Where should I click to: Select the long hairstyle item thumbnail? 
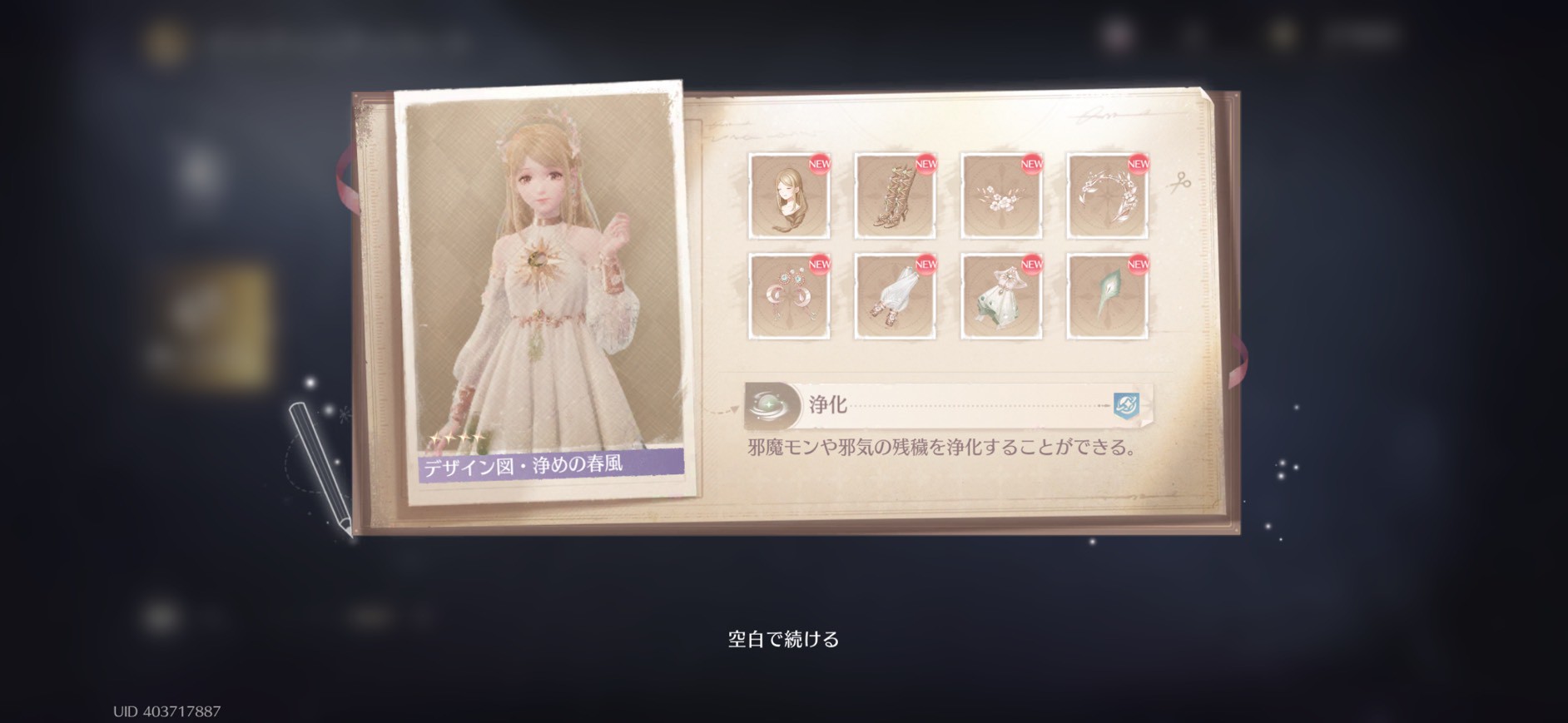pos(788,195)
